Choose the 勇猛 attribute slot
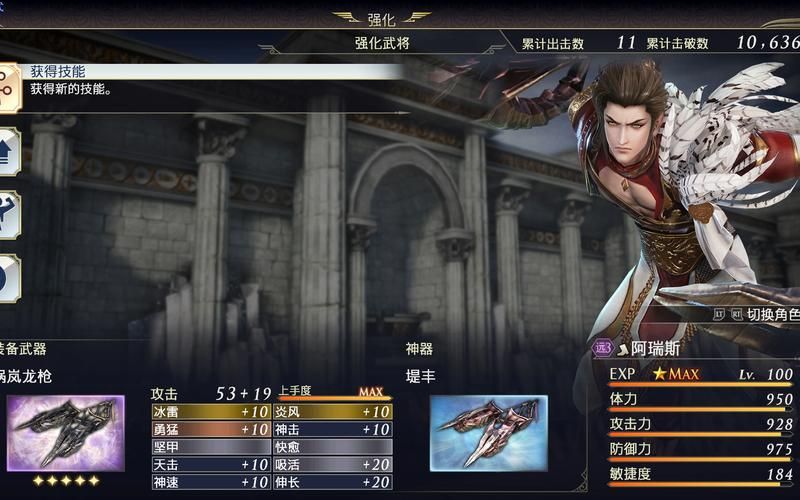Screen dimensions: 800x500 [210, 429]
